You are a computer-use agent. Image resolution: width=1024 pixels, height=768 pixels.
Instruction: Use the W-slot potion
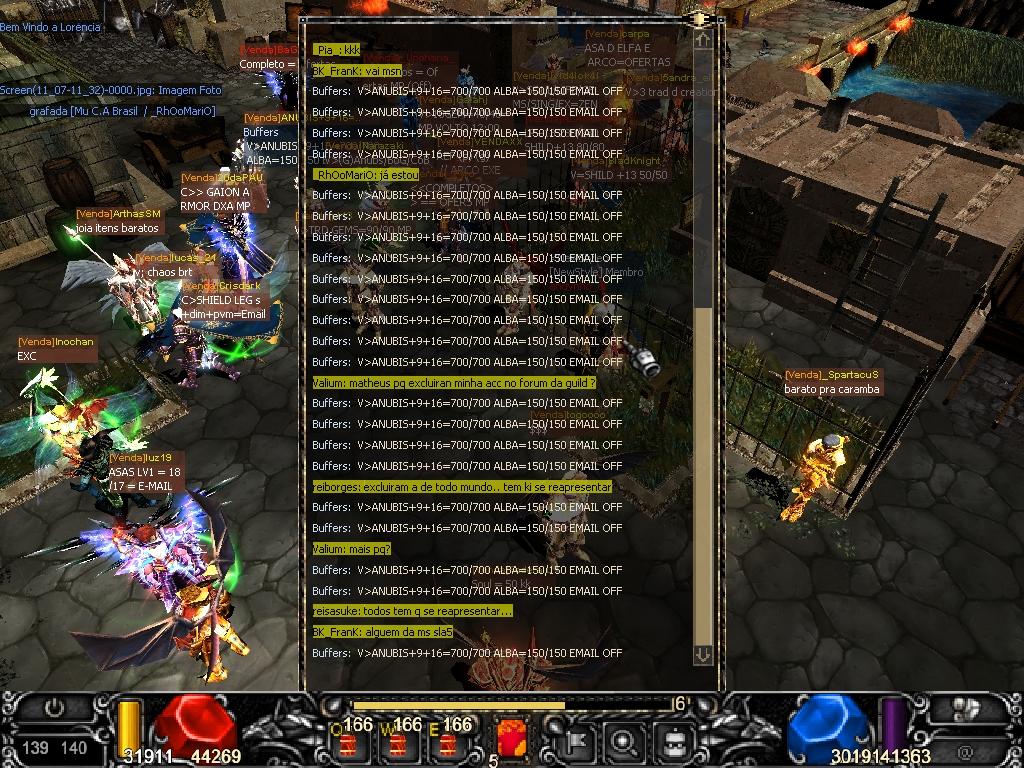coord(398,744)
